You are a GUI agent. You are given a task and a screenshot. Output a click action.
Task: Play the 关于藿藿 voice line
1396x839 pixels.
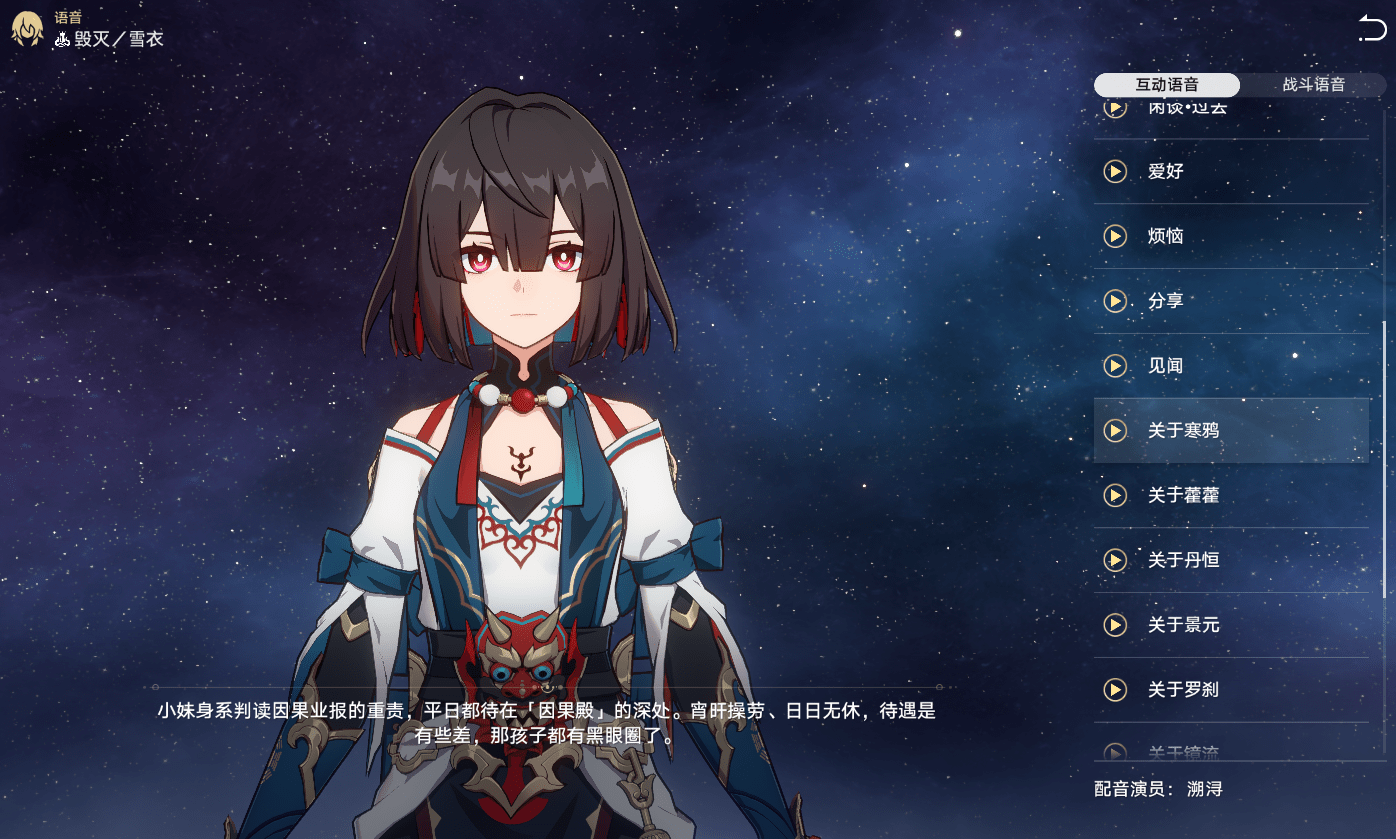coord(1114,495)
